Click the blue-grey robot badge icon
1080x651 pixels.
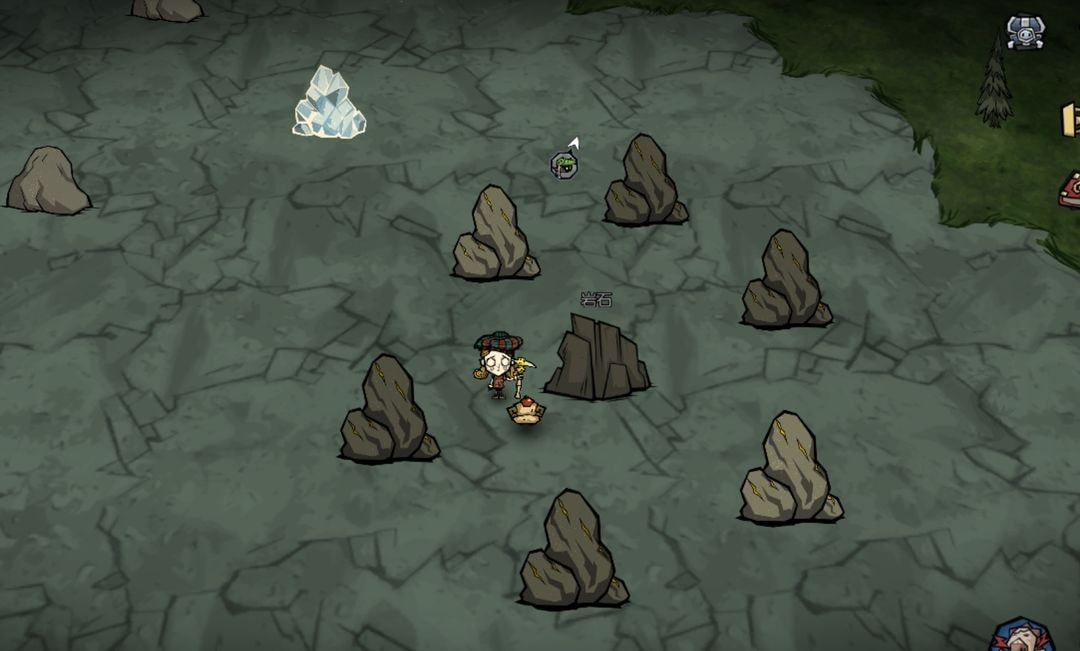[x=1025, y=31]
